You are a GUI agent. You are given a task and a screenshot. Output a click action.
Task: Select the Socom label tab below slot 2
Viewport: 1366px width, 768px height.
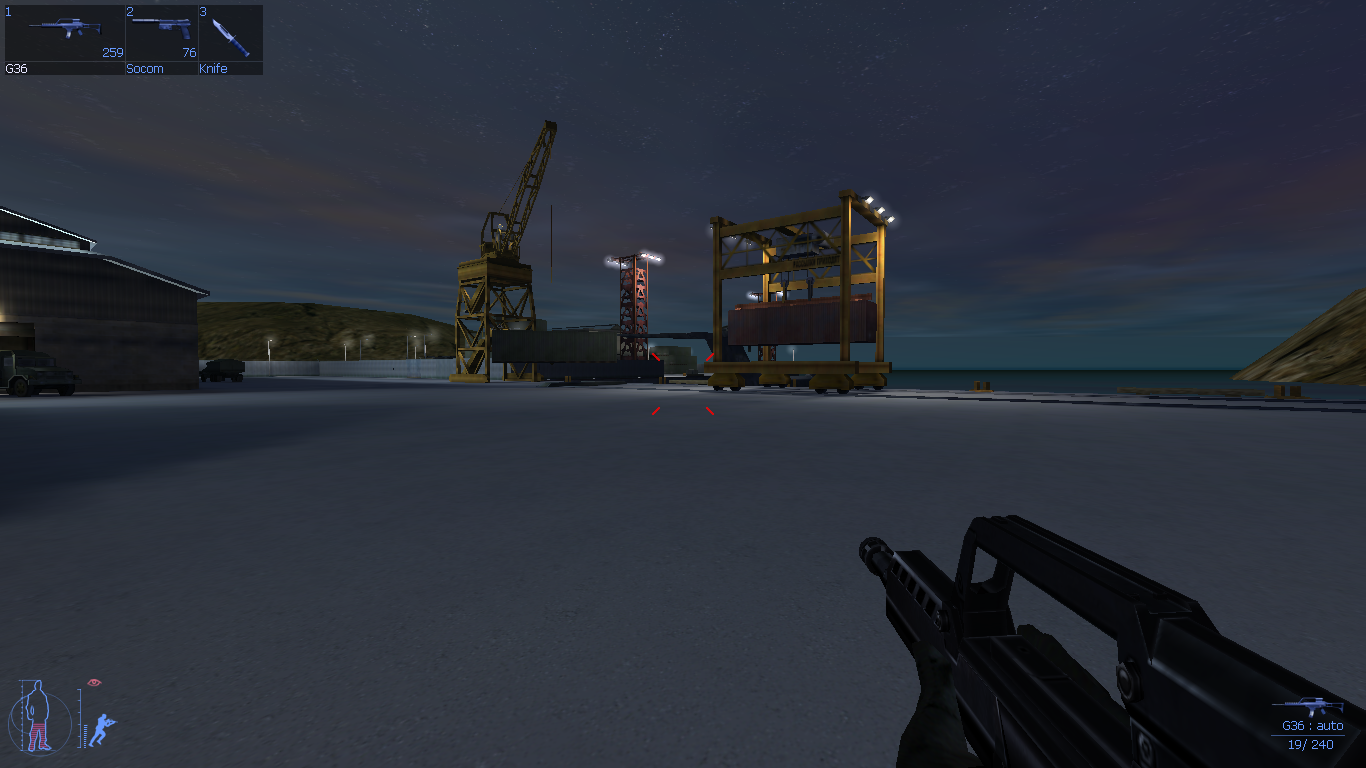143,69
